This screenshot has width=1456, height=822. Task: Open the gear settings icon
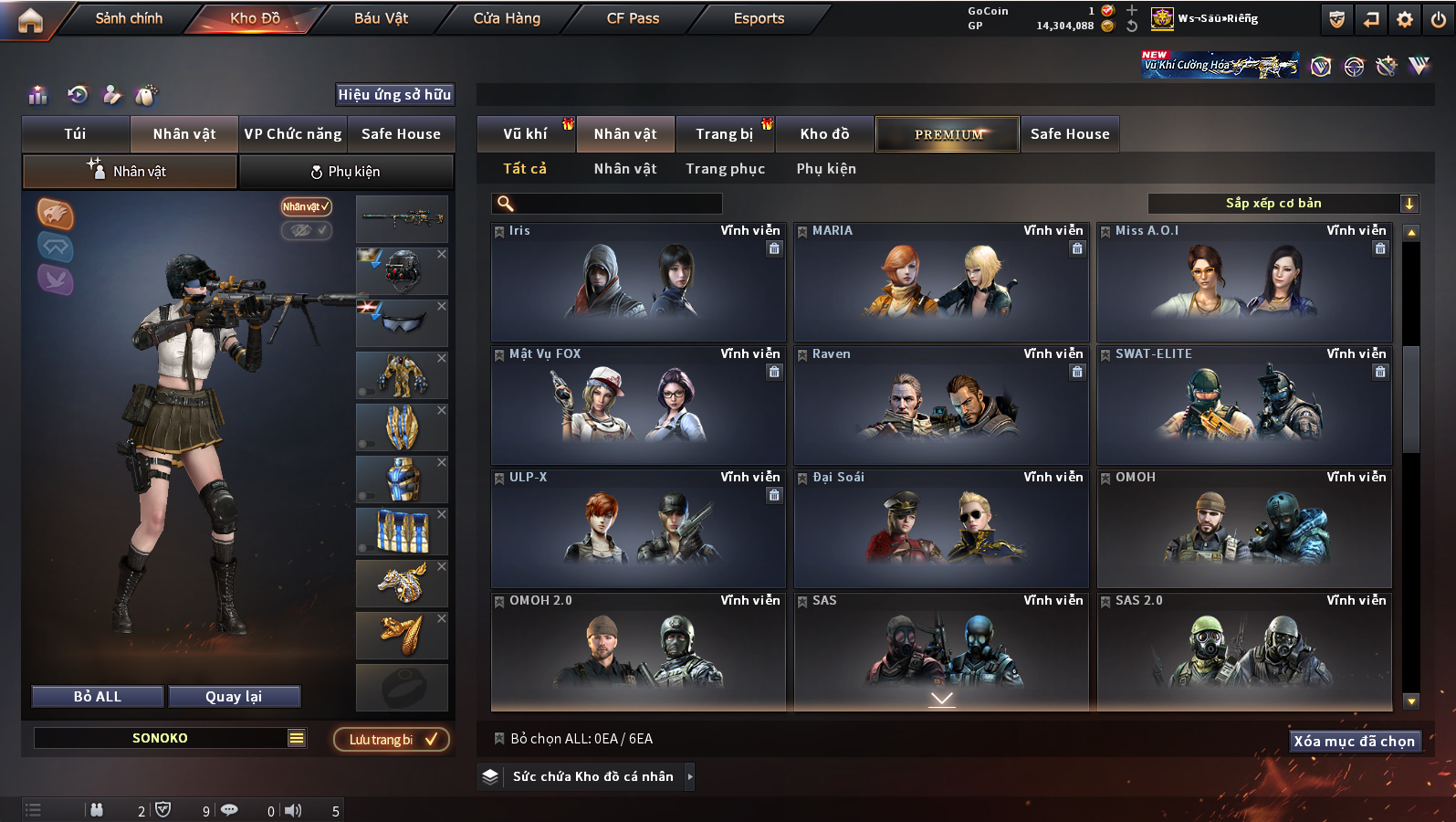point(1405,19)
